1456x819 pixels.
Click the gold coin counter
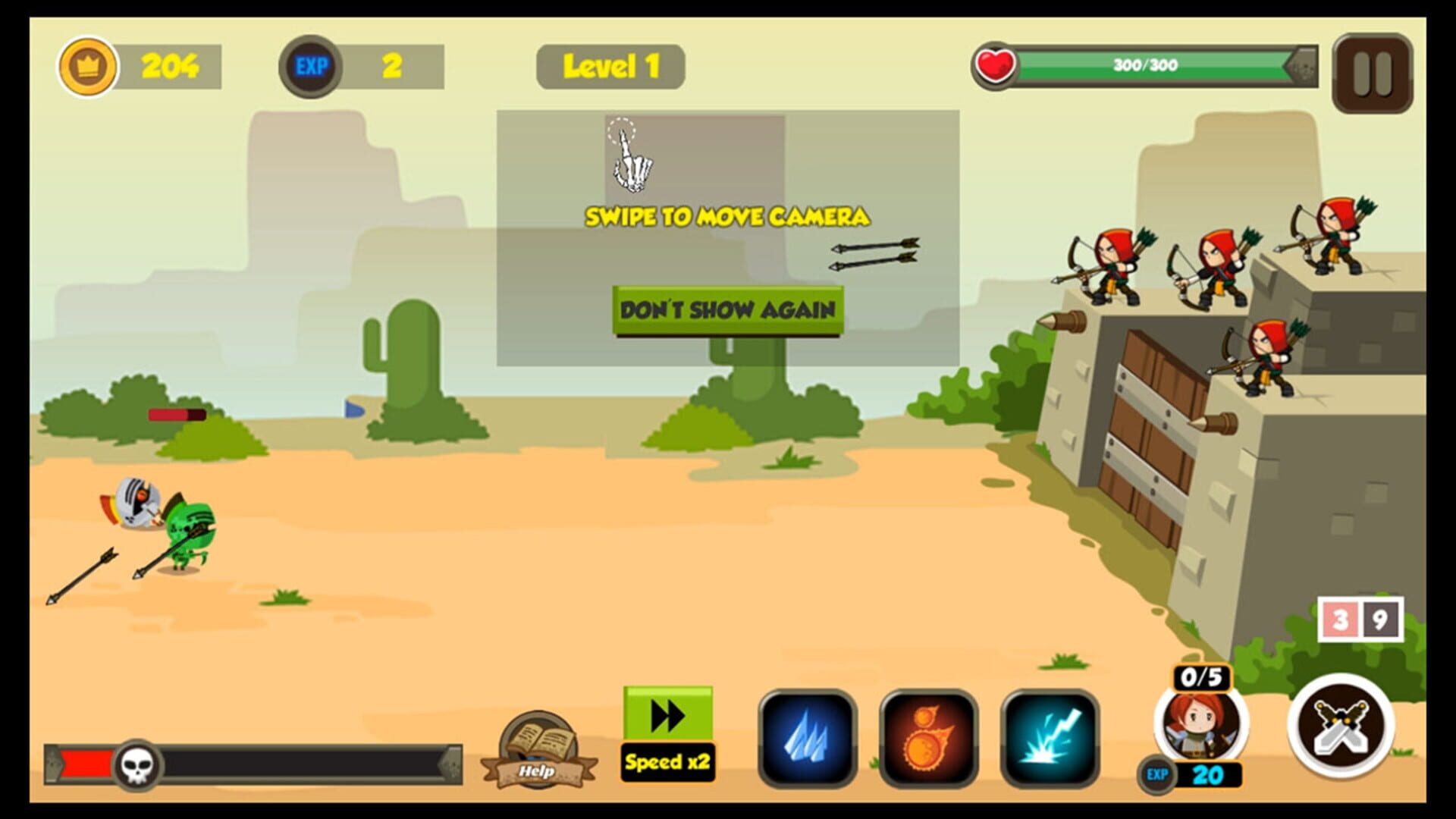(89, 67)
